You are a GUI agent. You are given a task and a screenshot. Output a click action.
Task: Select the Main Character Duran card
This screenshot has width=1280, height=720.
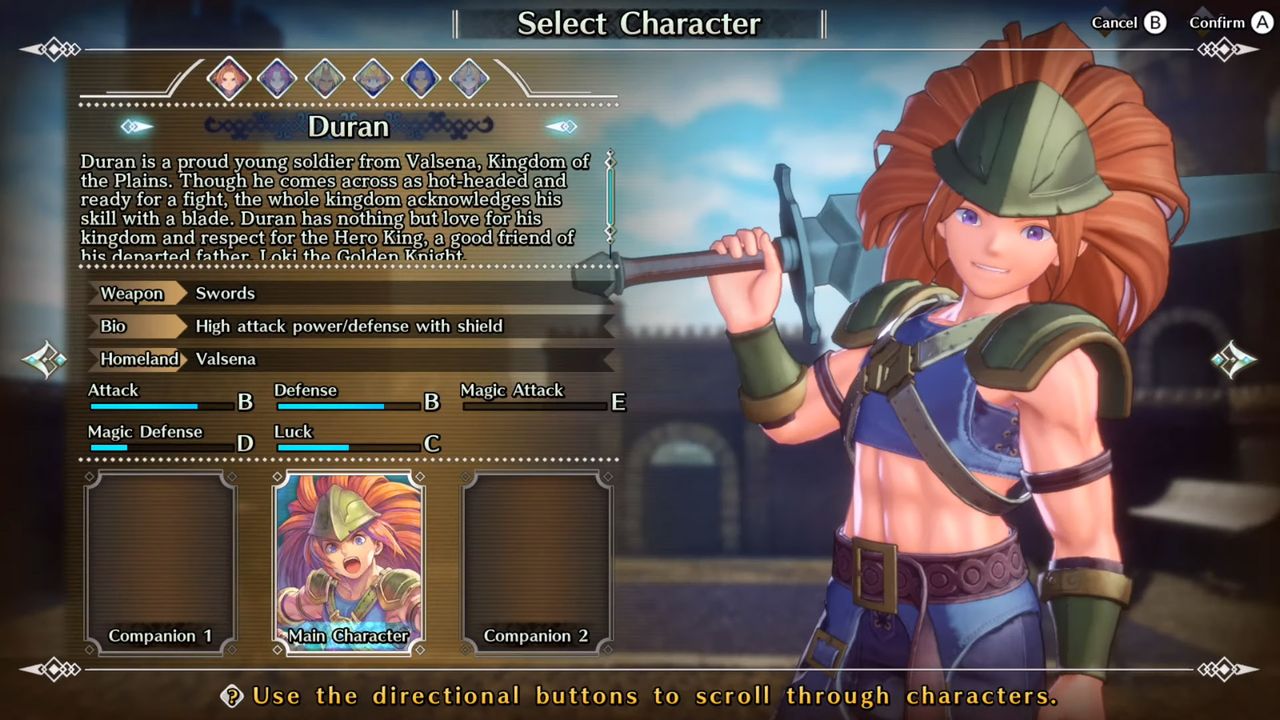click(349, 562)
